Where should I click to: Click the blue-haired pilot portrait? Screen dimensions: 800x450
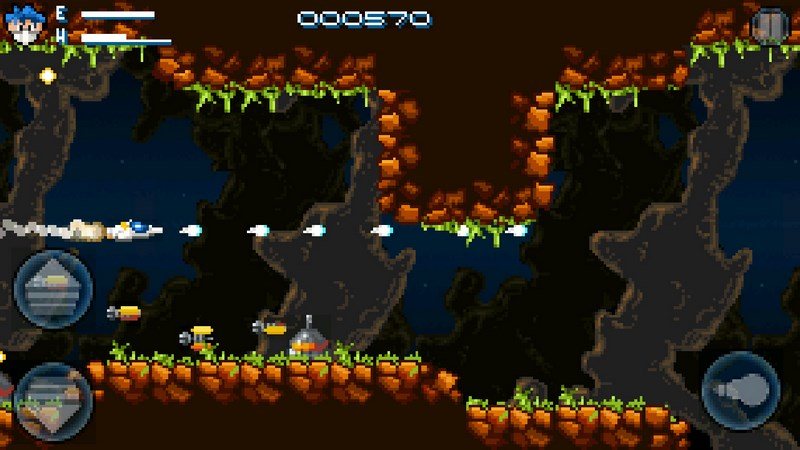point(24,24)
